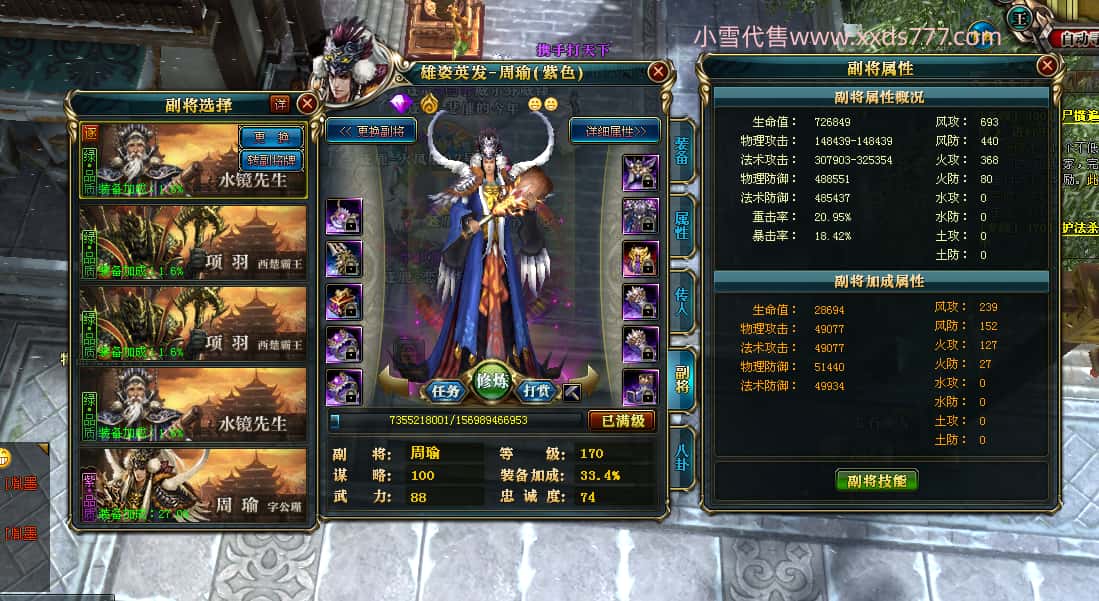Click the green 修炼 button
1099x601 pixels.
(x=493, y=381)
